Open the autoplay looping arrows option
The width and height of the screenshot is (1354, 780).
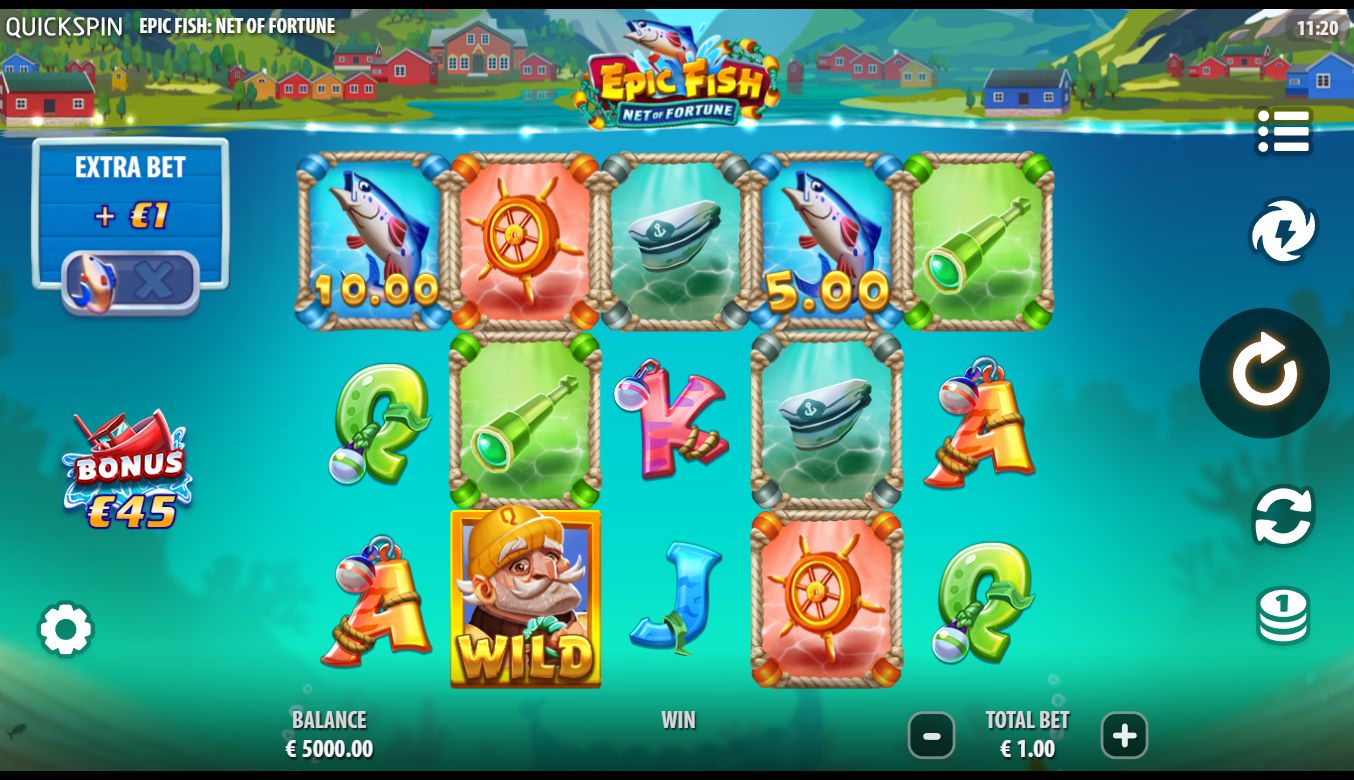(x=1283, y=516)
